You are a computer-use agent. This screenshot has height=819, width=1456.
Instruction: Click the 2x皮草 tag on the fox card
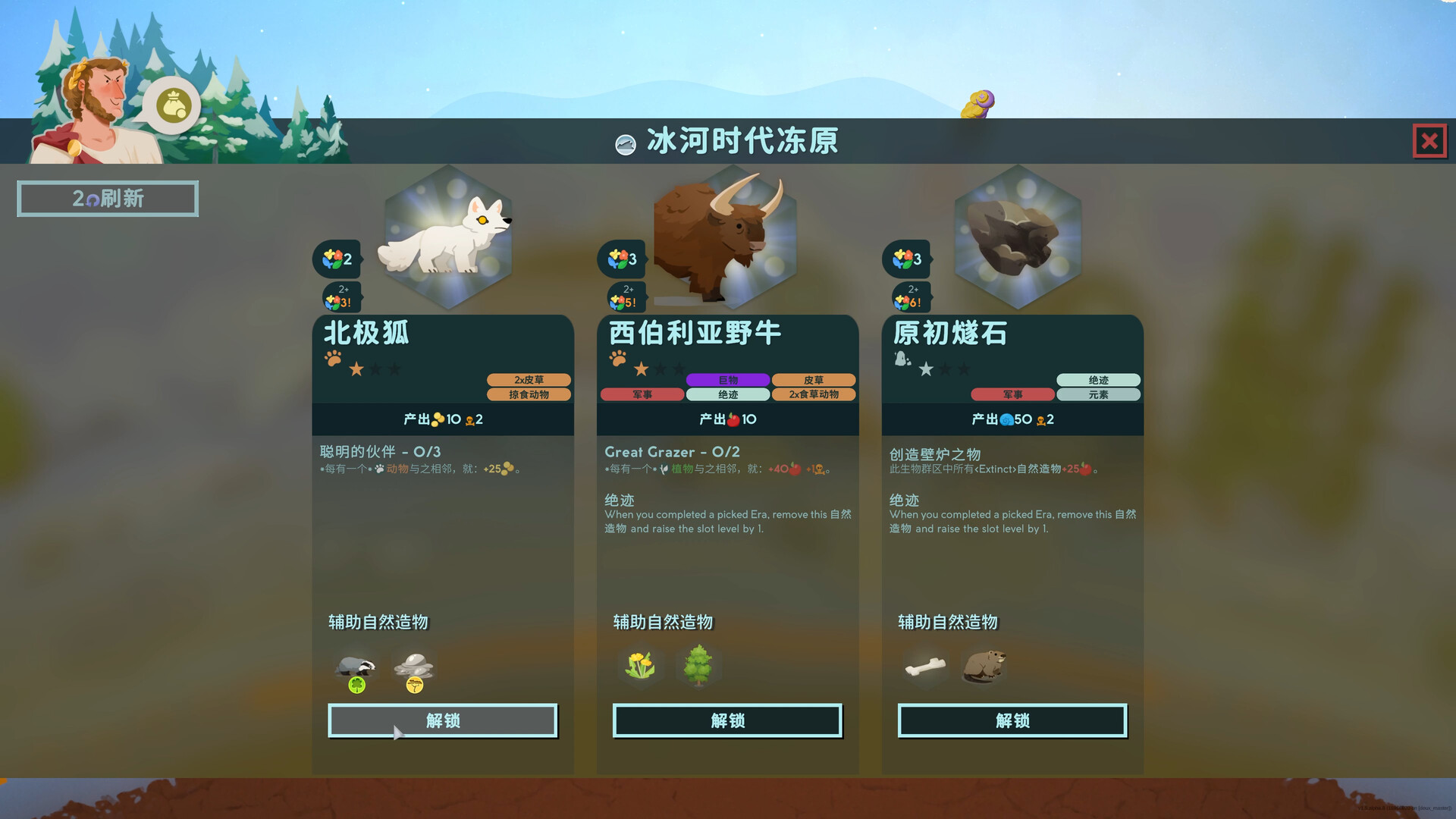tap(529, 379)
